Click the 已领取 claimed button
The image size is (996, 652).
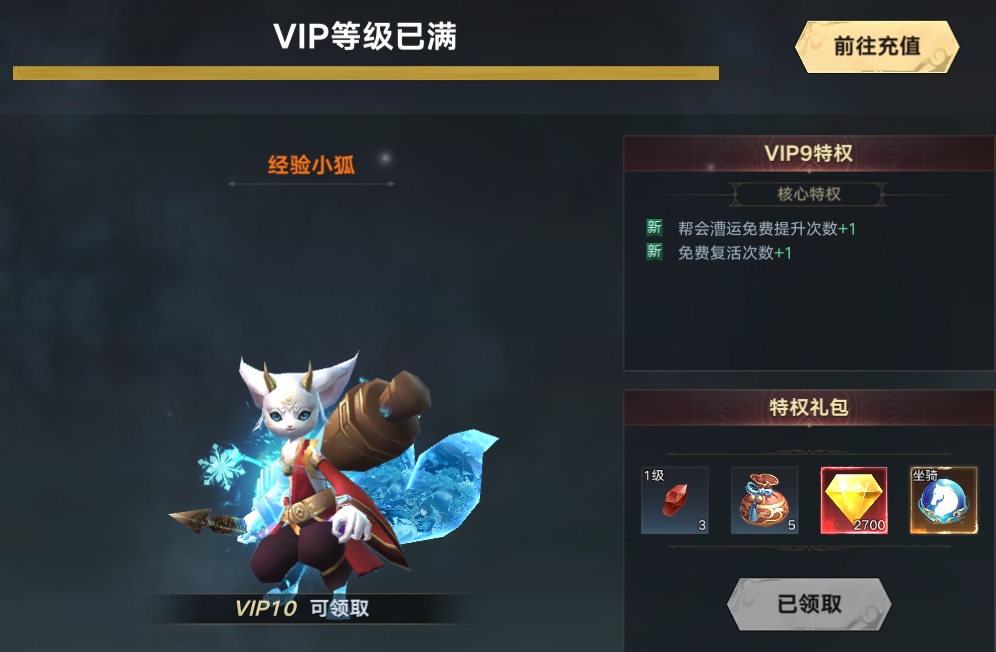[809, 604]
